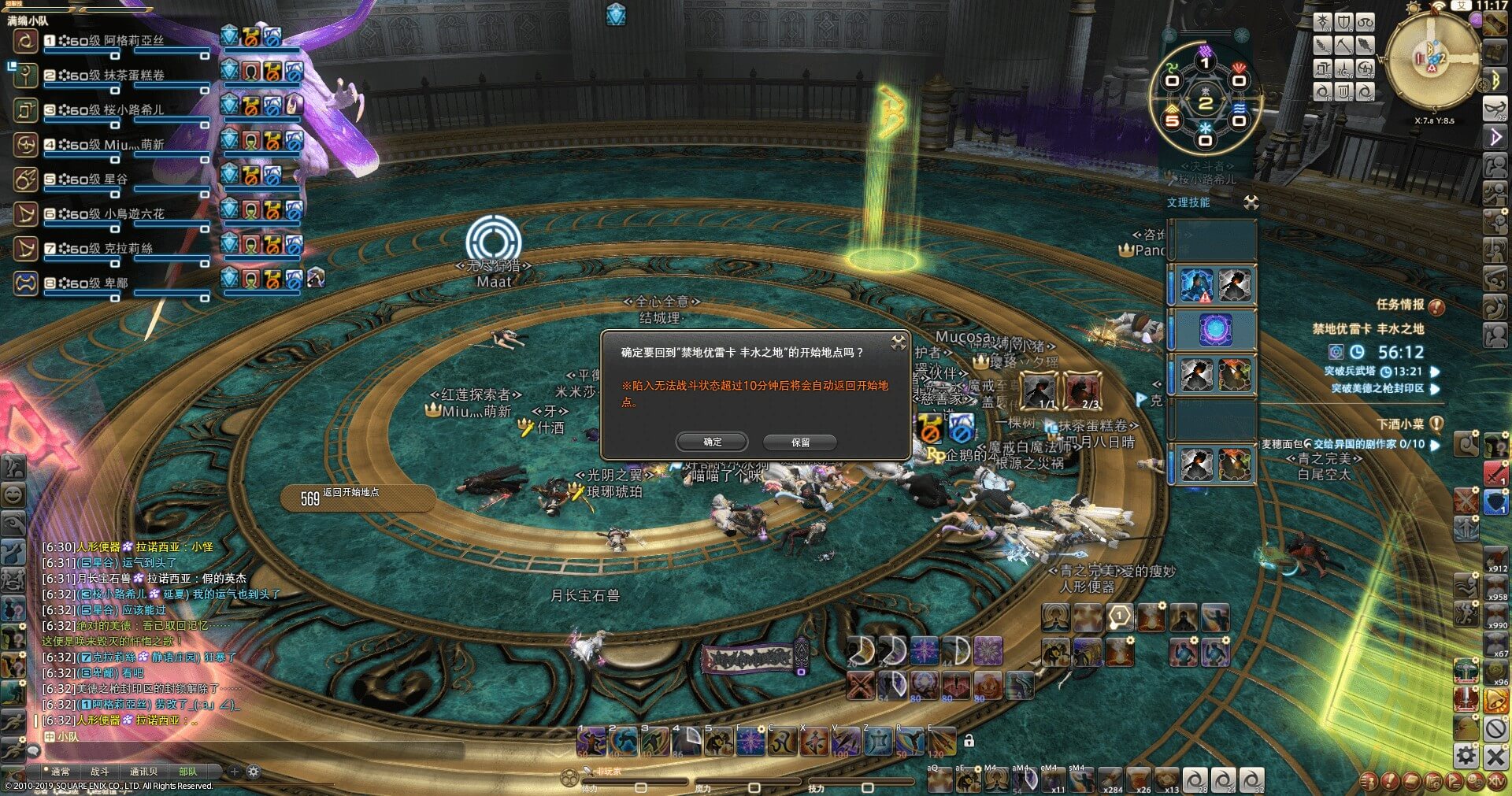Screen dimensions: 1512x796
Task: Confirm return with the 确定 button
Action: click(712, 442)
